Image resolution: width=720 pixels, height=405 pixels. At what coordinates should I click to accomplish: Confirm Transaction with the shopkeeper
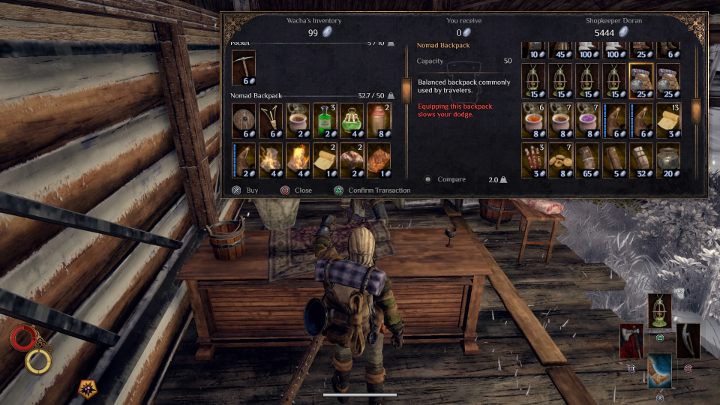tap(370, 188)
